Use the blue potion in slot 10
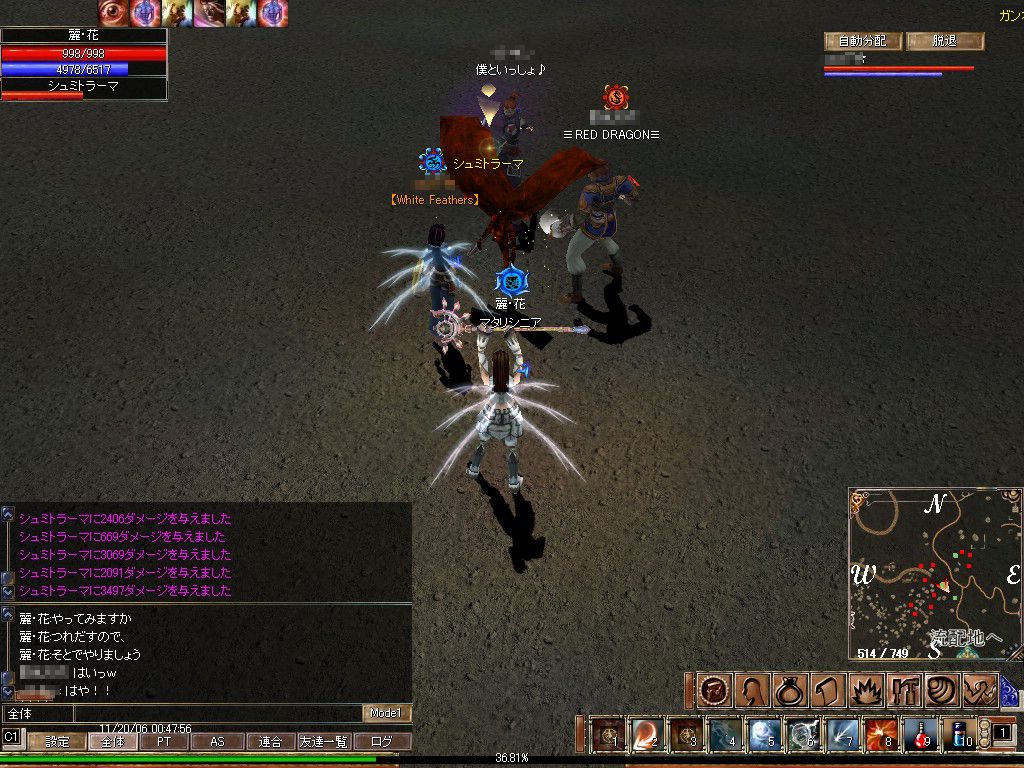This screenshot has width=1024, height=768. (x=956, y=735)
